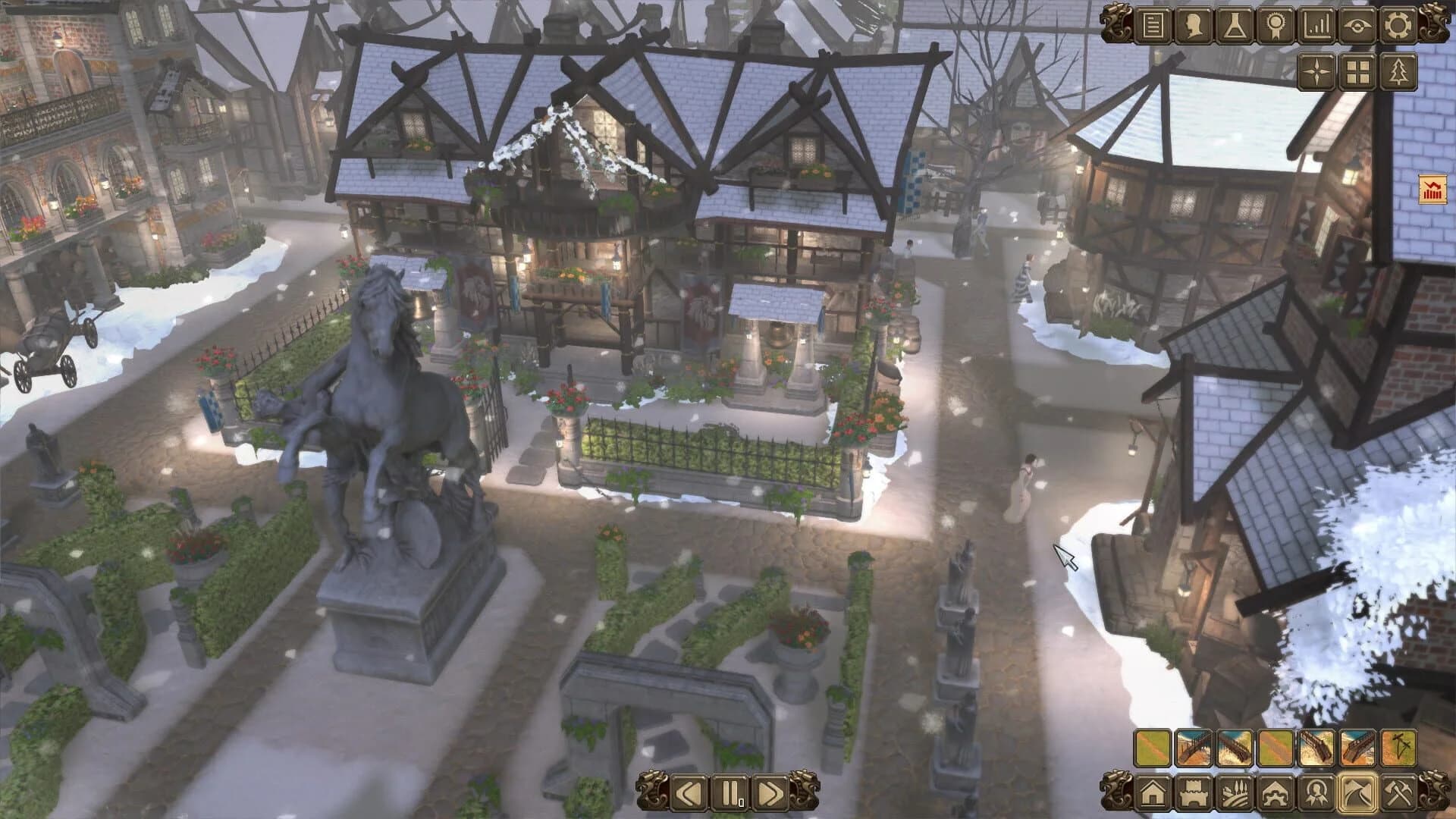Open the industry gear build category
The height and width of the screenshot is (819, 1456).
click(1275, 794)
